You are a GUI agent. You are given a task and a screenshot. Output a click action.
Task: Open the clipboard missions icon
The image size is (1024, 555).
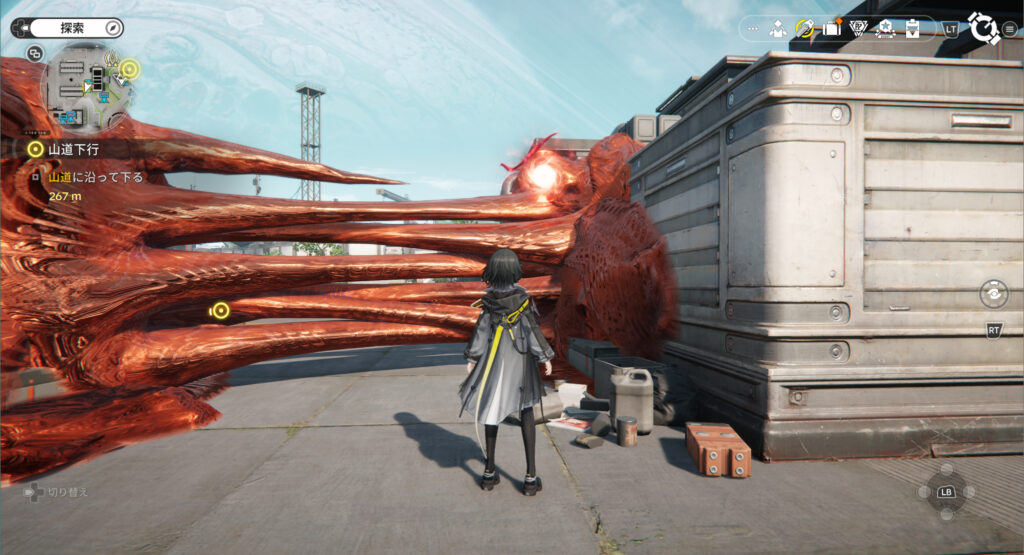pyautogui.click(x=912, y=29)
